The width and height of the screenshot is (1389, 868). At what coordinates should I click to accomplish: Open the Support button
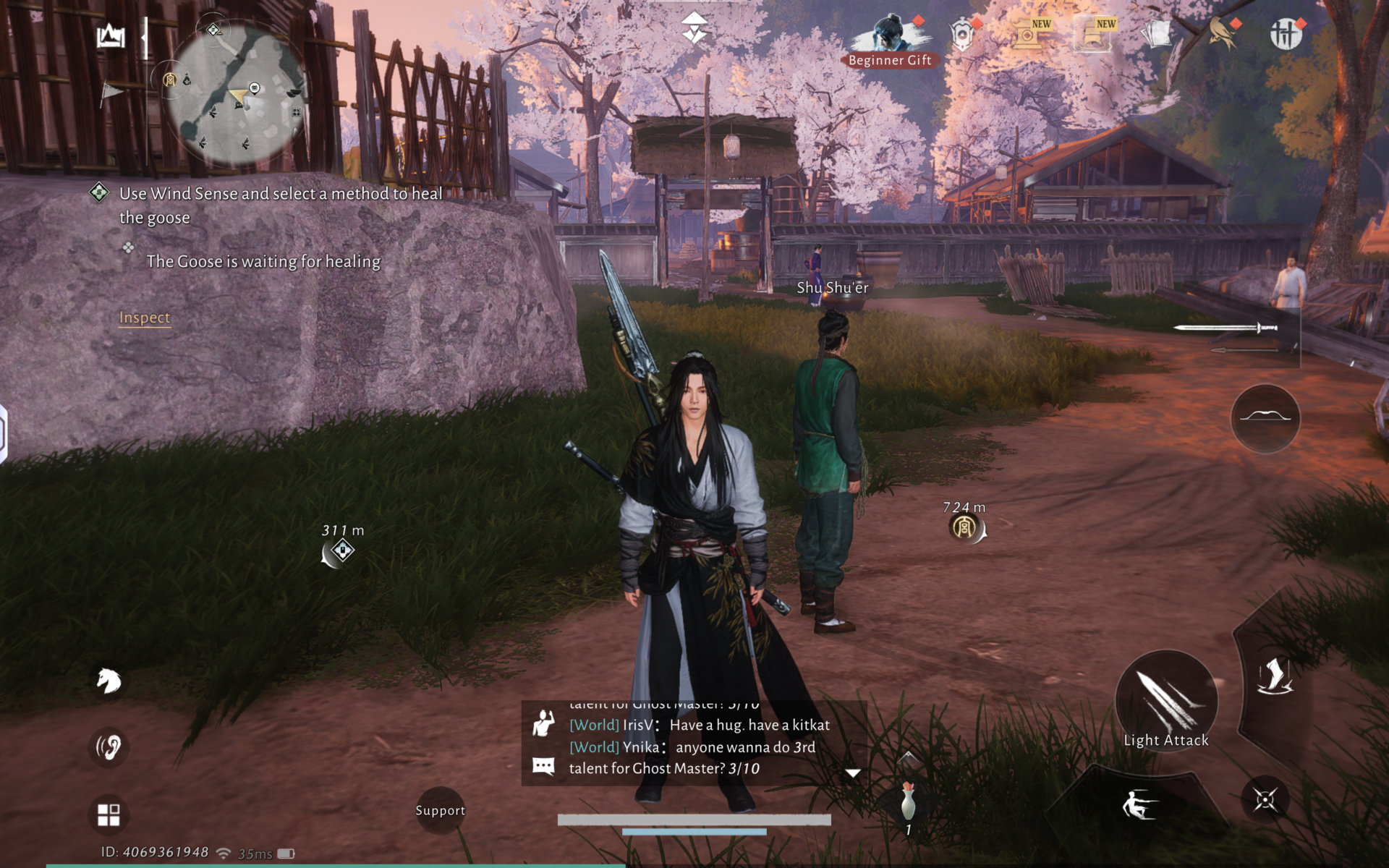pyautogui.click(x=440, y=810)
